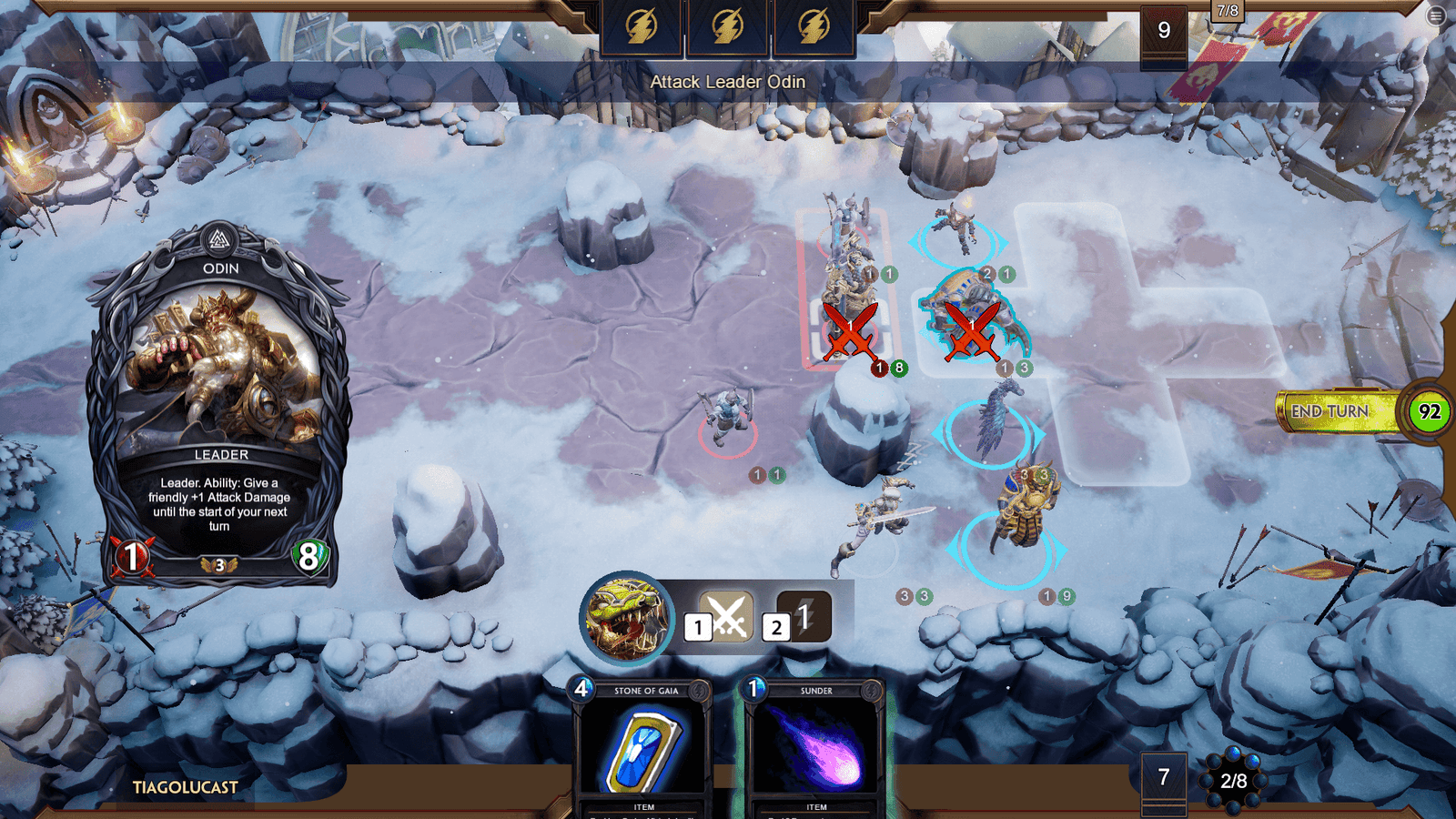Screen dimensions: 1456x819
Task: Open the game menu icon
Action: tap(1436, 15)
